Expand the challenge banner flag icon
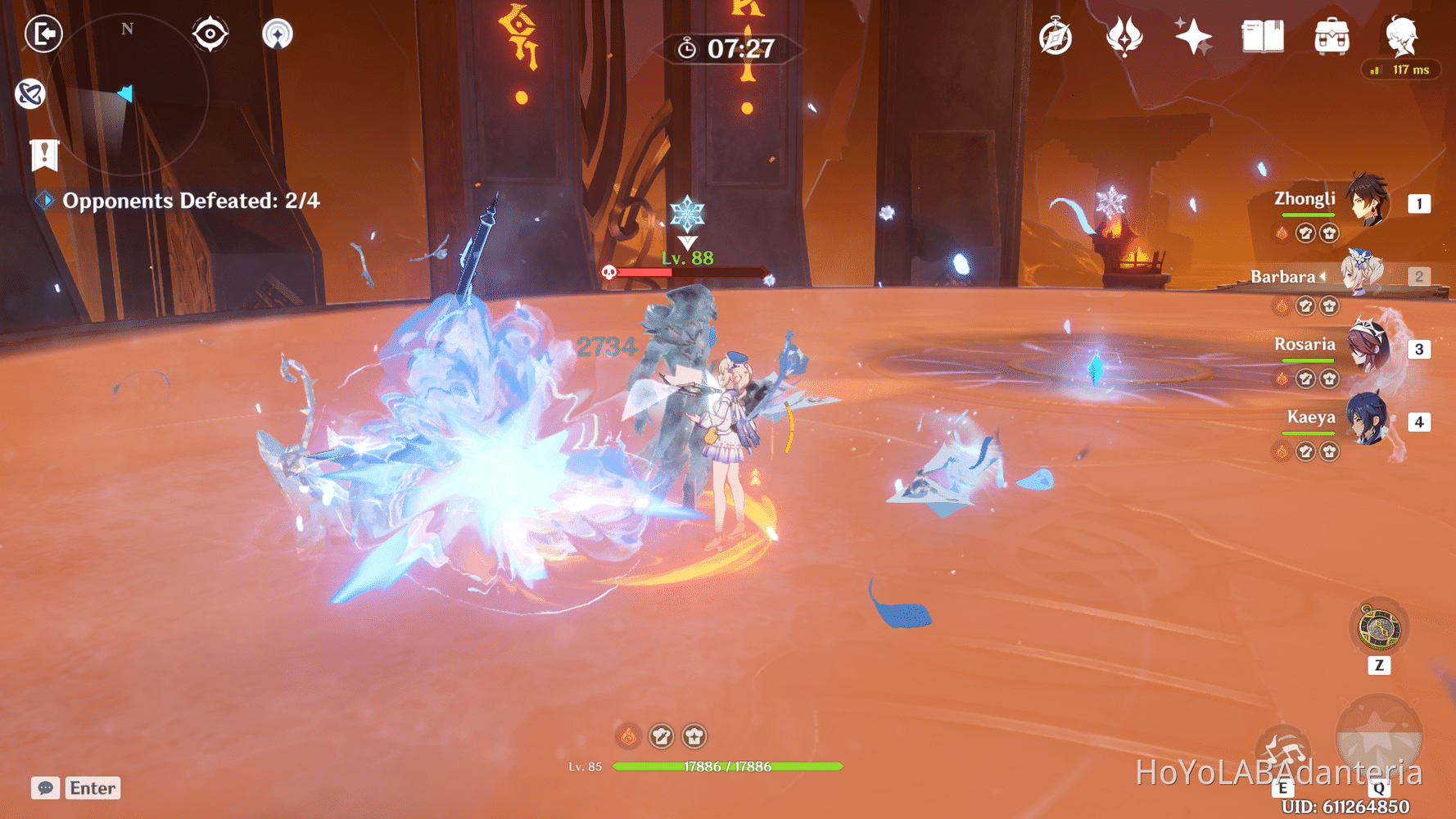The image size is (1456, 819). [x=43, y=154]
